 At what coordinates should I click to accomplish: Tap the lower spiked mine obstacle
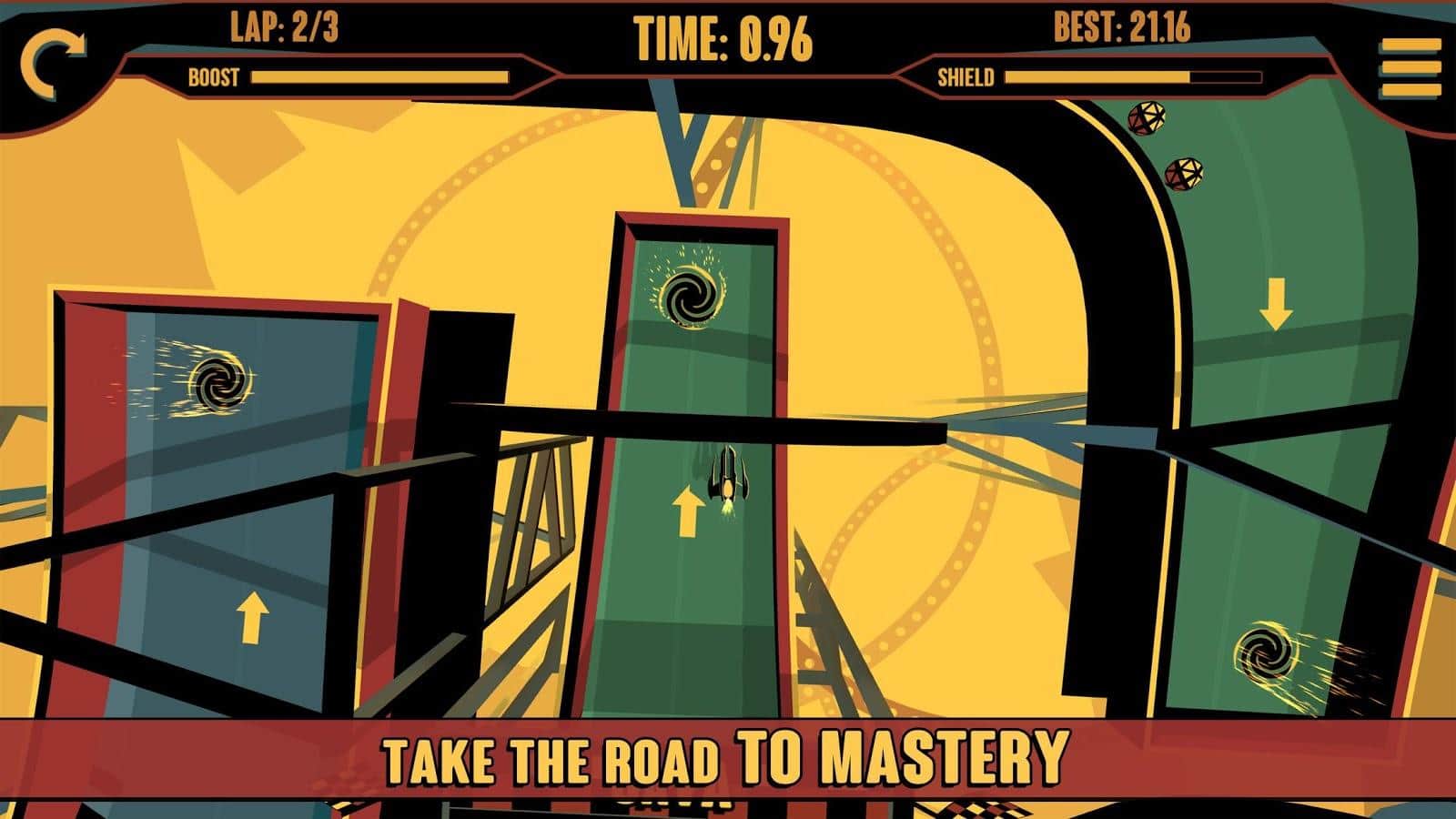(x=1186, y=173)
